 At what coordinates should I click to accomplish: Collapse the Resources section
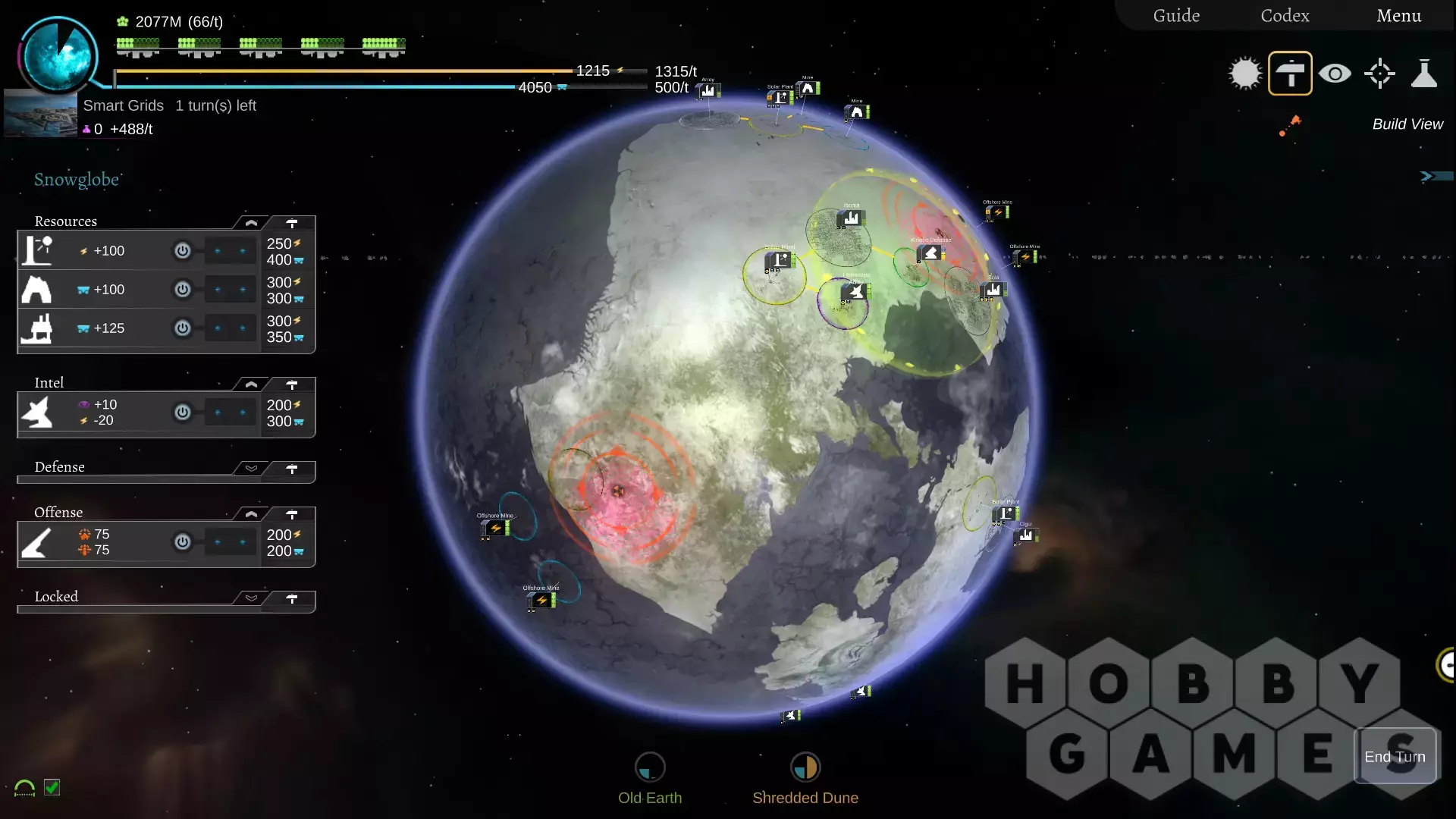pyautogui.click(x=251, y=223)
